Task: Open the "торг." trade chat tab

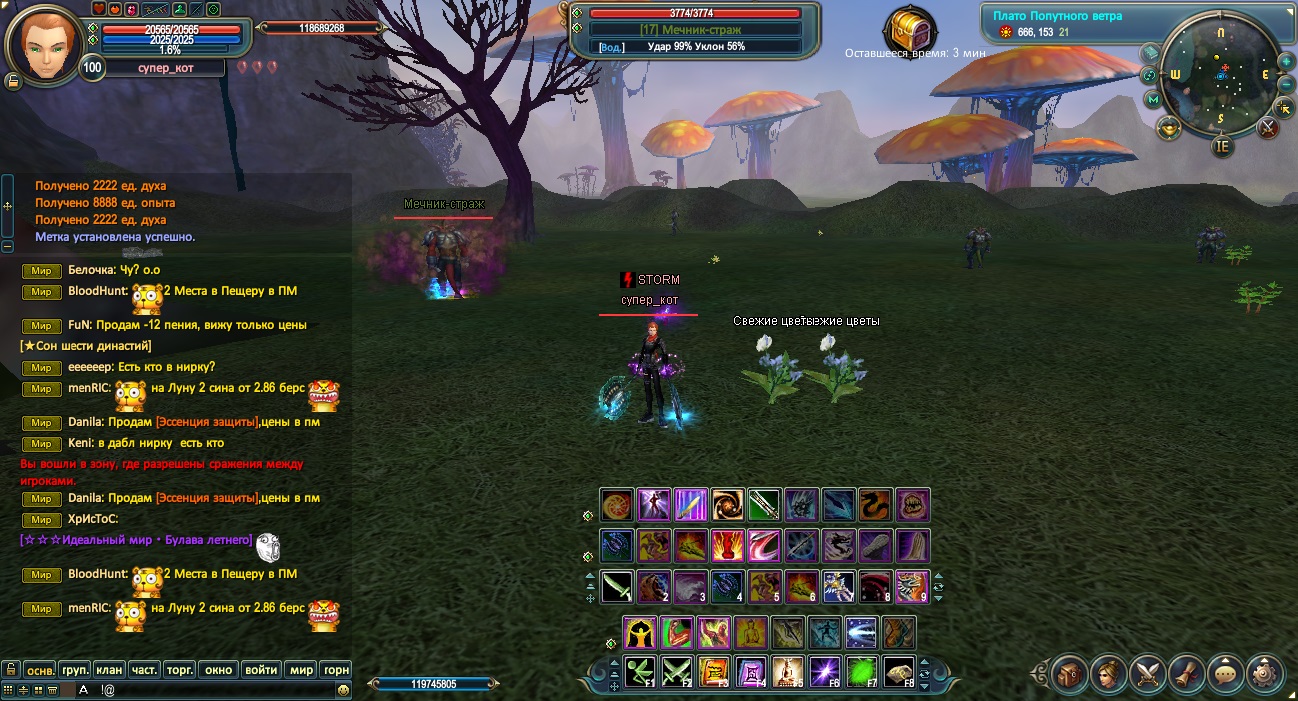Action: [x=178, y=669]
